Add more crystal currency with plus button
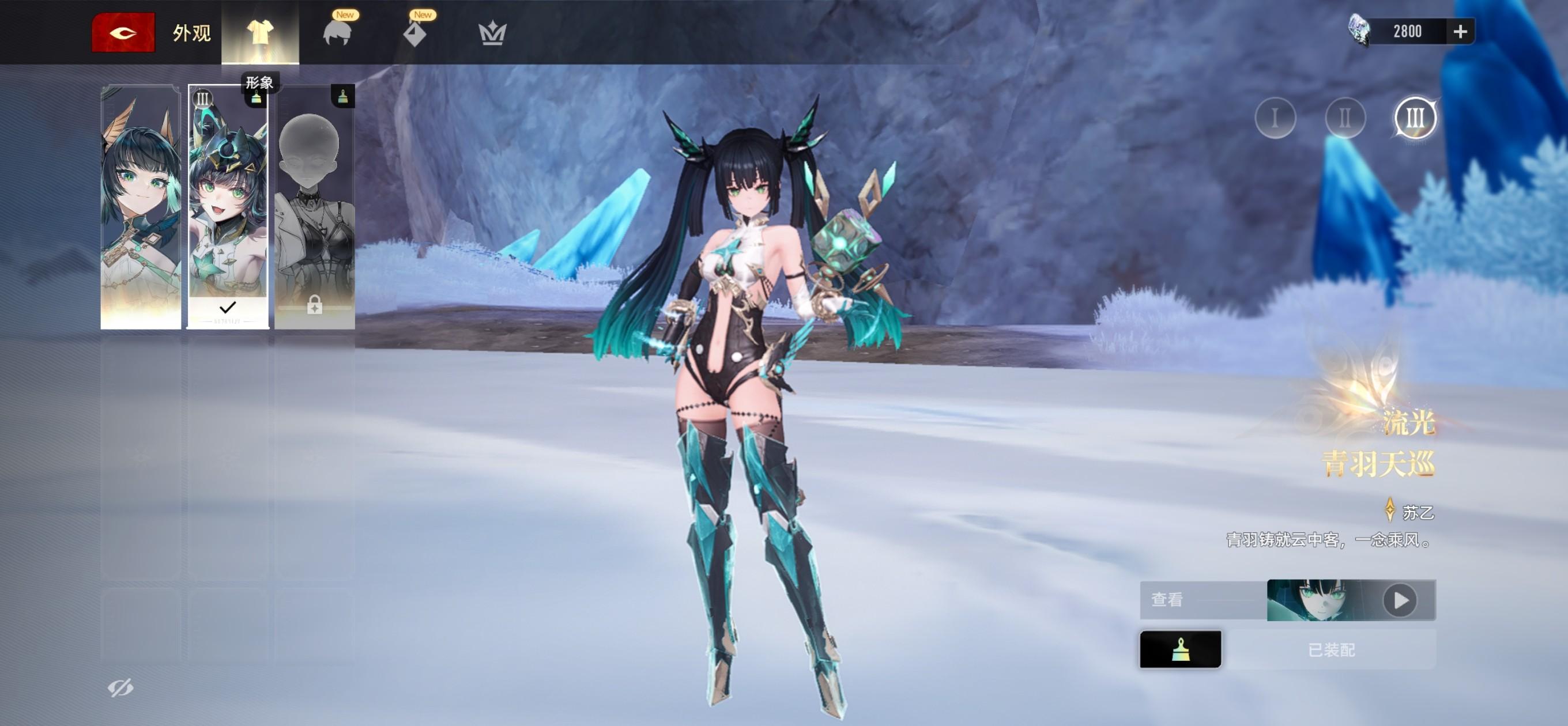Image resolution: width=1568 pixels, height=726 pixels. 1460,32
